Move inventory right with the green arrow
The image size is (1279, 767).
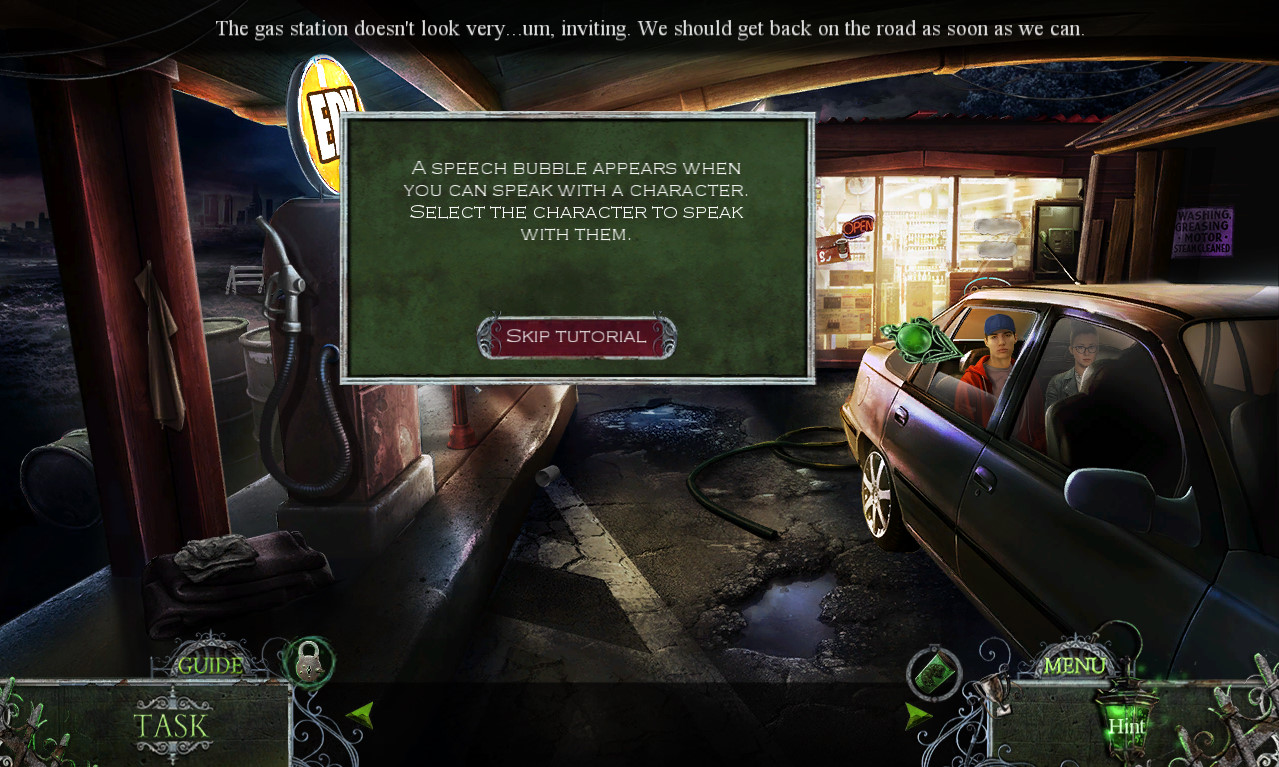pyautogui.click(x=918, y=714)
